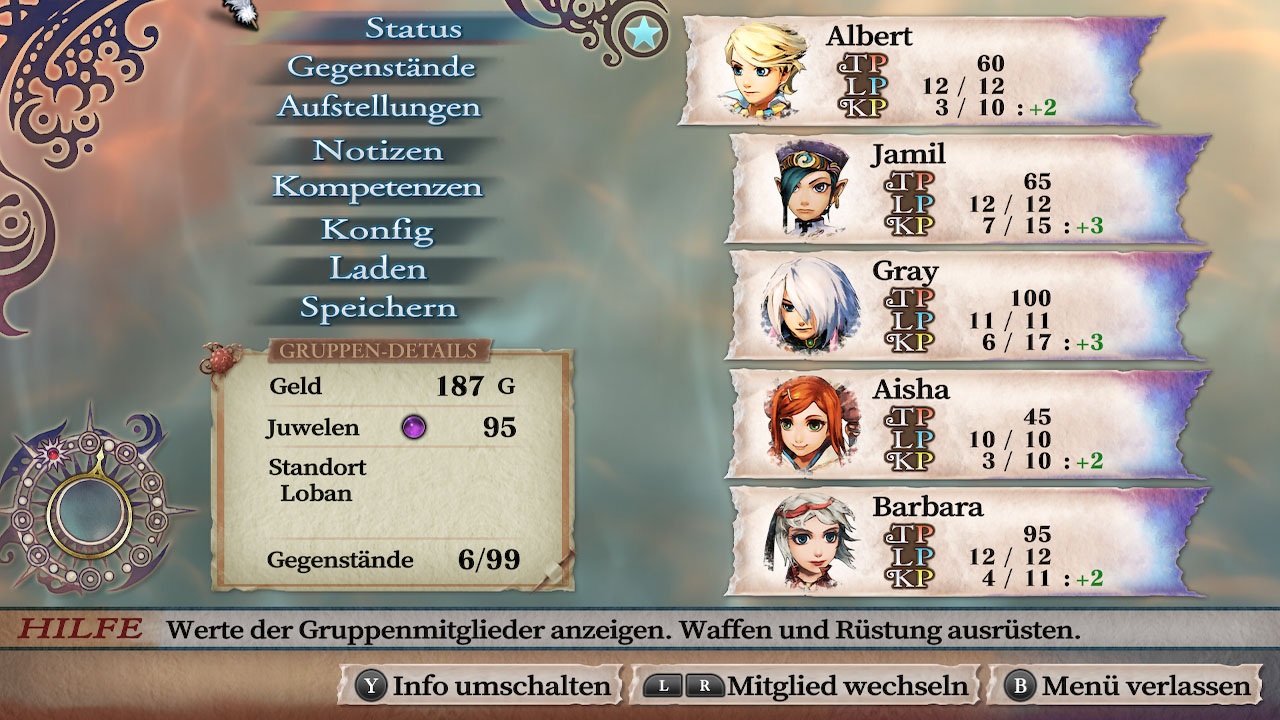Pick Aisha in the party list
The height and width of the screenshot is (720, 1280).
[965, 423]
